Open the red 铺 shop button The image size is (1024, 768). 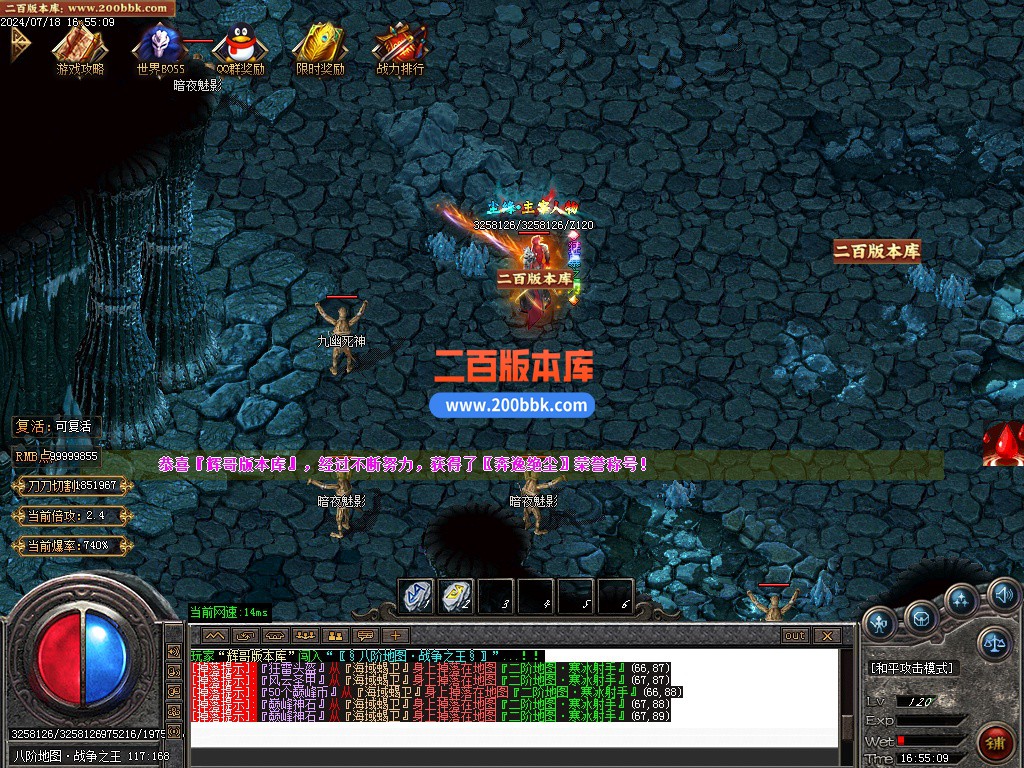point(994,743)
